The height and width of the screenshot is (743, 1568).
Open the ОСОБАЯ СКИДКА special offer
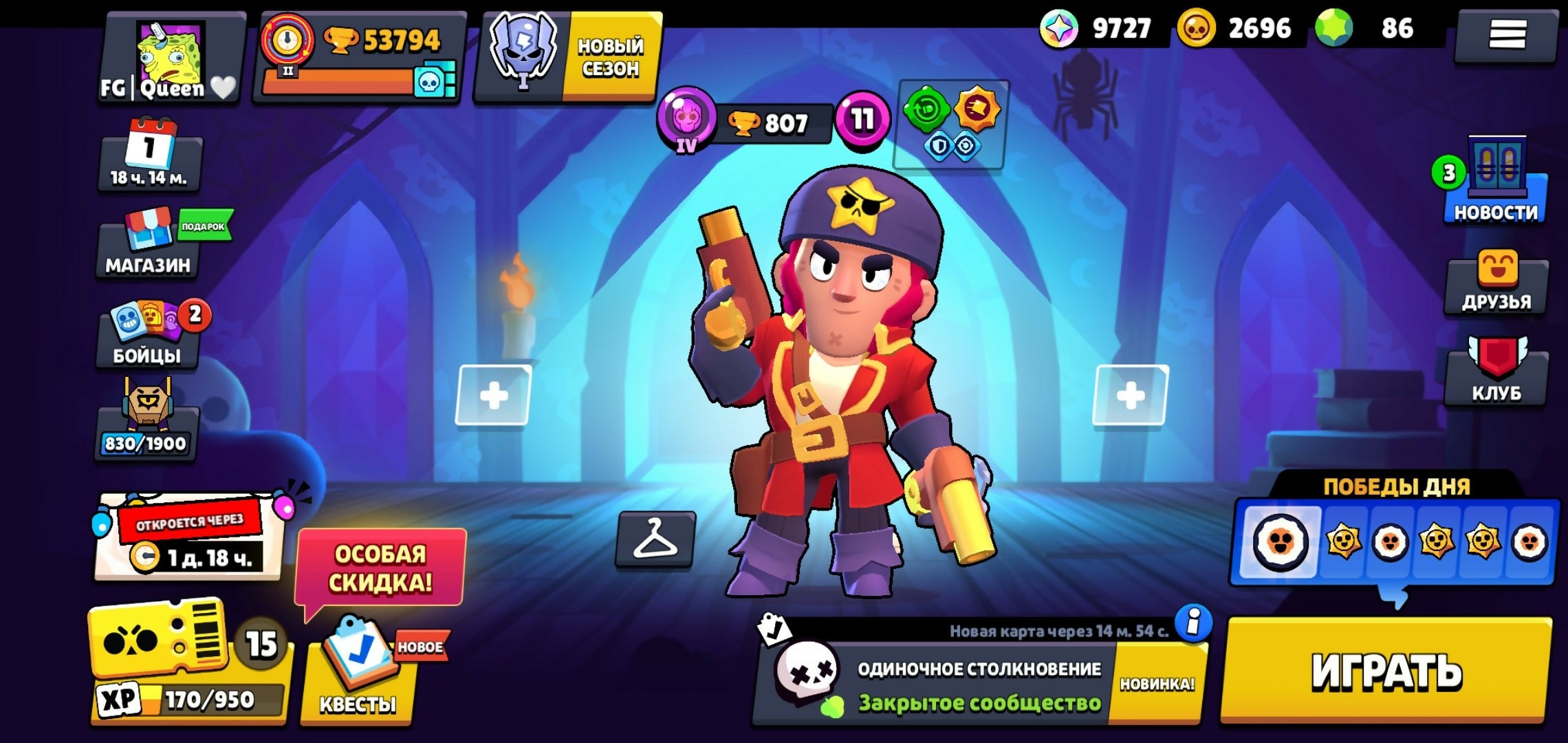tap(380, 568)
